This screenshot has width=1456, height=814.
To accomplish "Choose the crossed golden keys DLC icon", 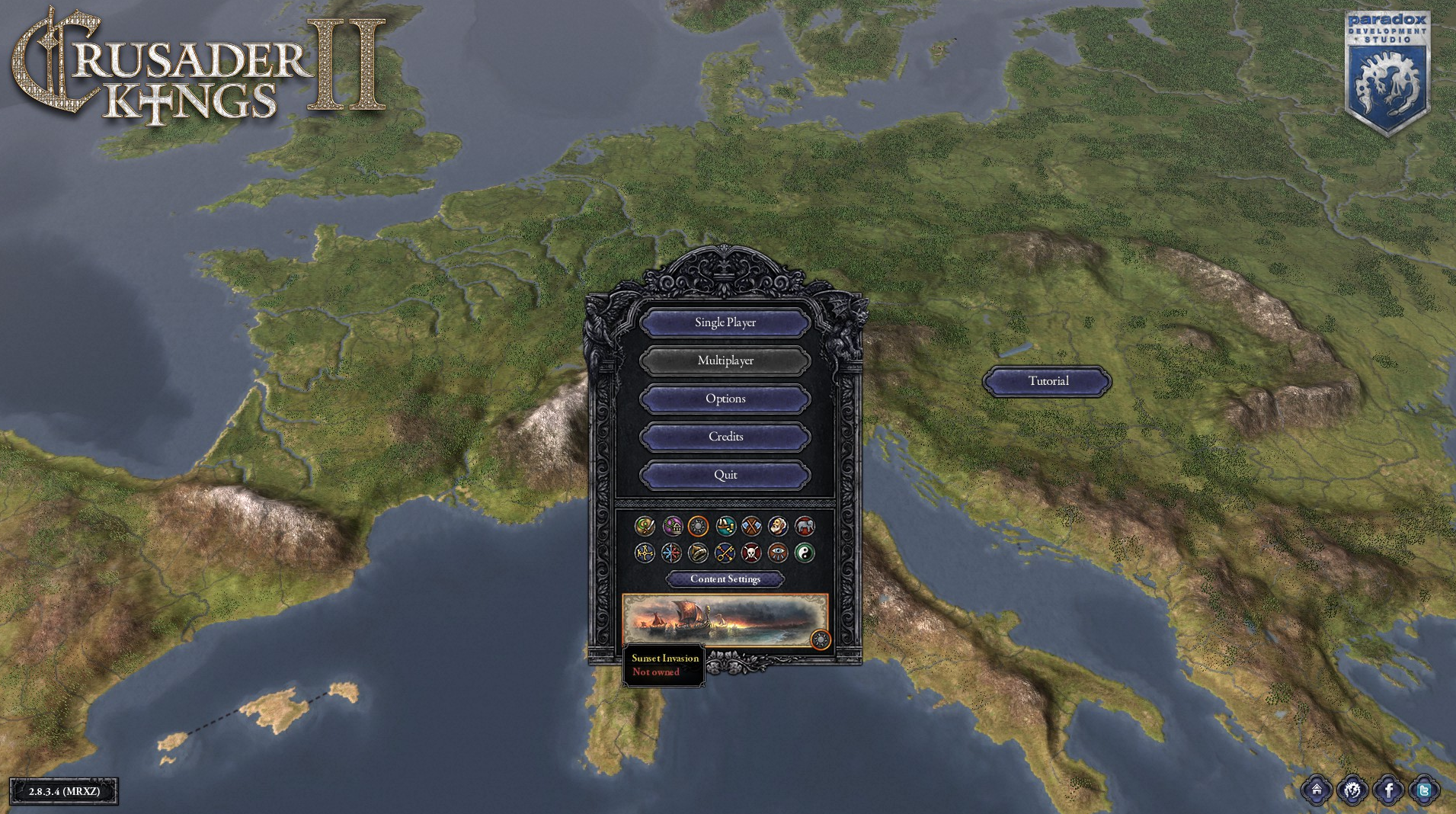I will click(725, 553).
